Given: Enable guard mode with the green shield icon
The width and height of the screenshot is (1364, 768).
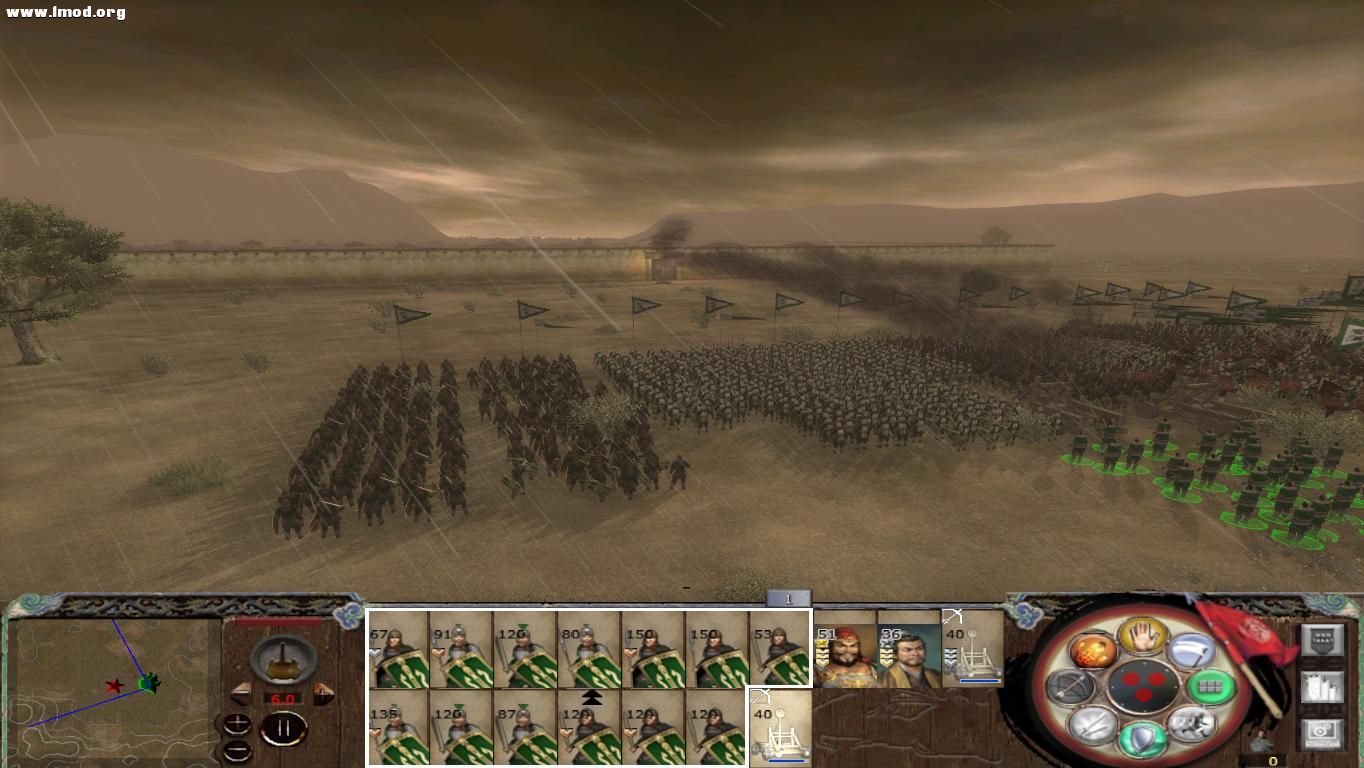Looking at the screenshot, I should 1141,737.
